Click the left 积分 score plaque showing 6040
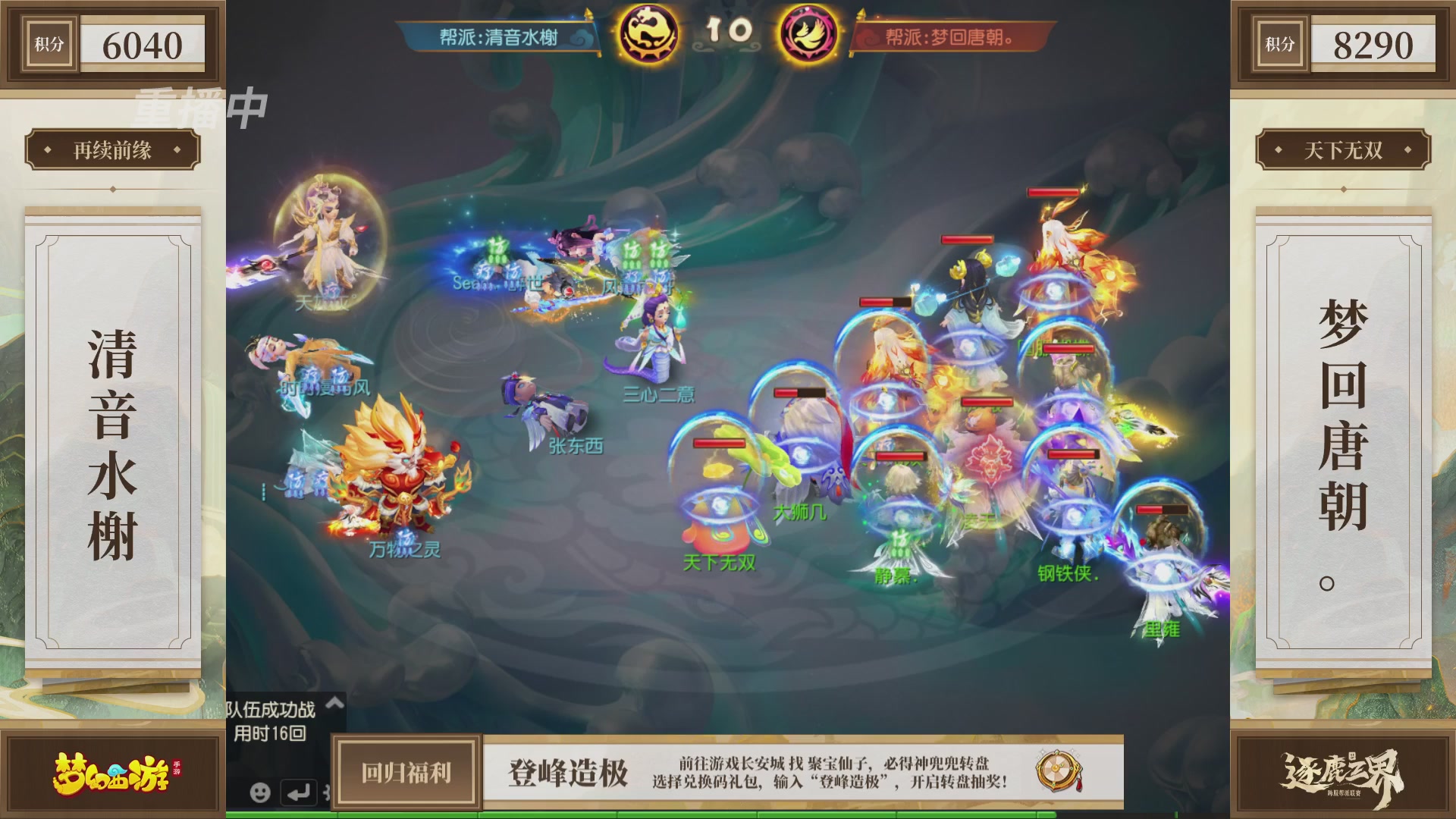This screenshot has height=819, width=1456. 112,44
